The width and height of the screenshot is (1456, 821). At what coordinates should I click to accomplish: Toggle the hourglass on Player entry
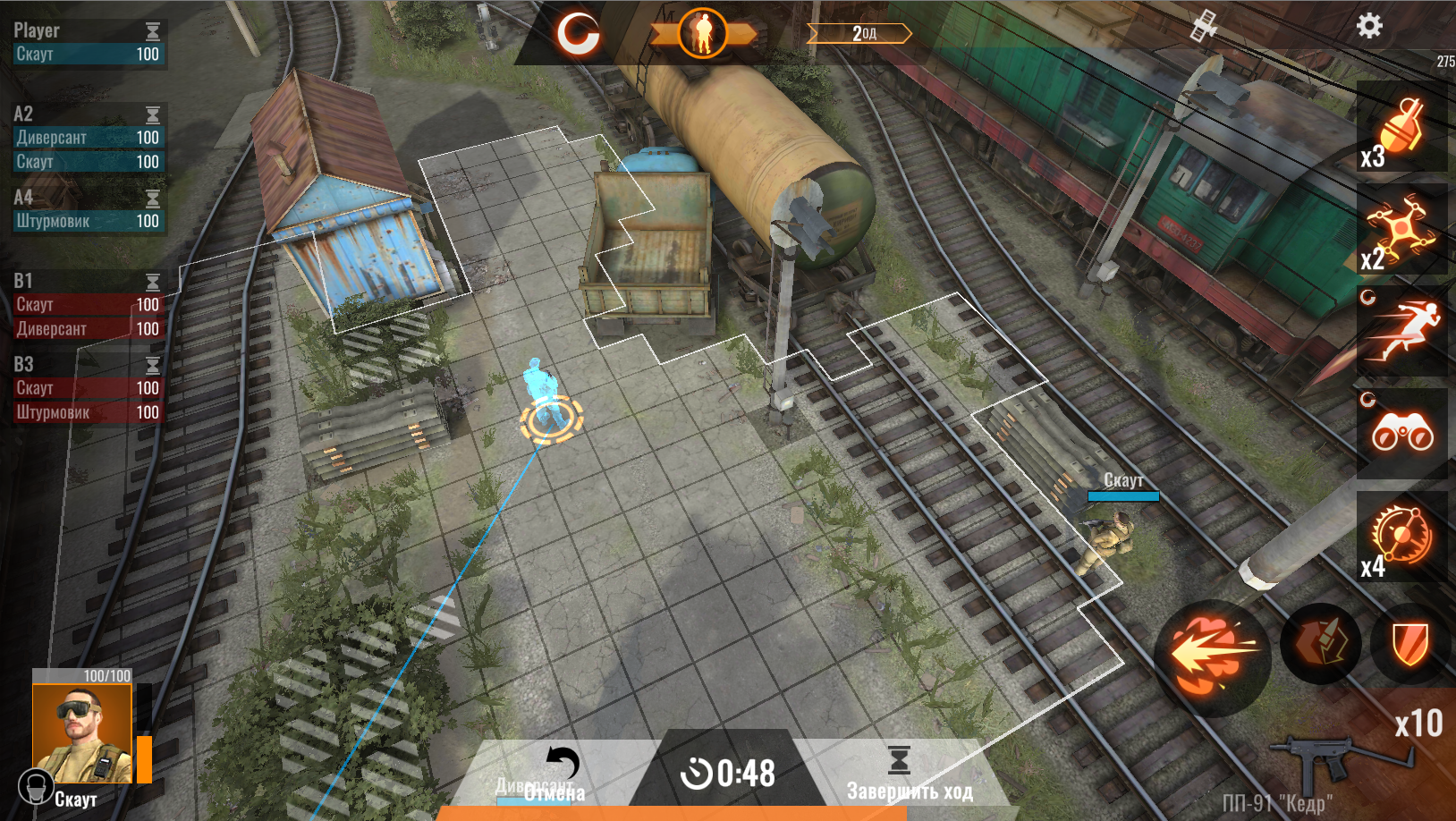[153, 30]
